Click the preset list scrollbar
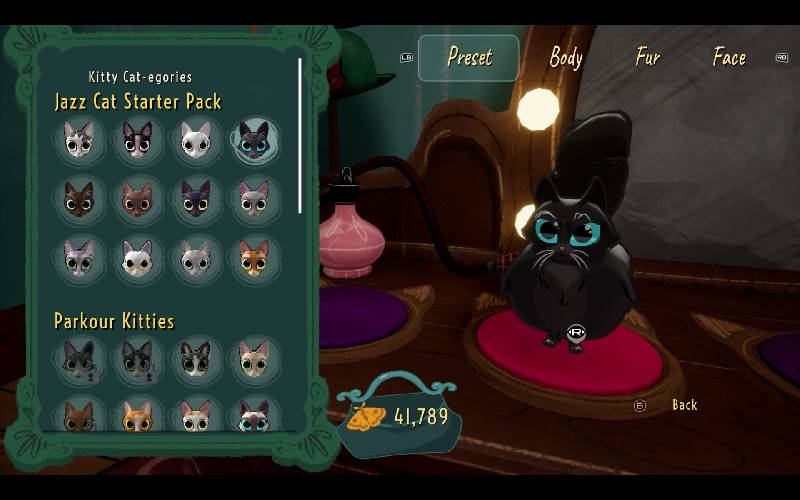 coord(300,136)
